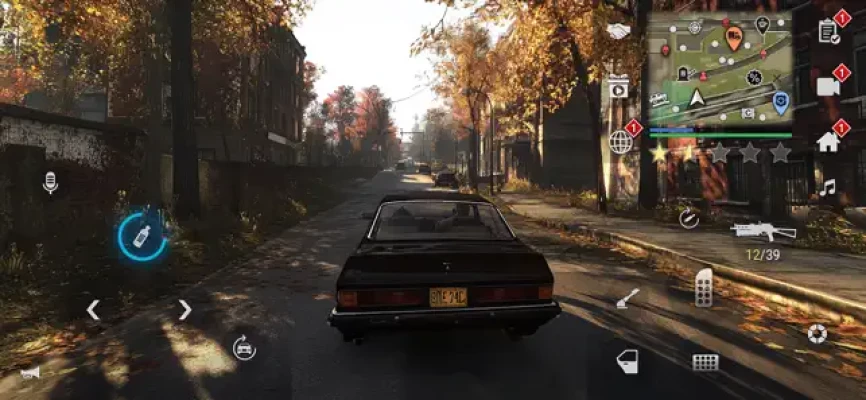
Task: Open the clipboard tasks list
Action: [x=828, y=31]
